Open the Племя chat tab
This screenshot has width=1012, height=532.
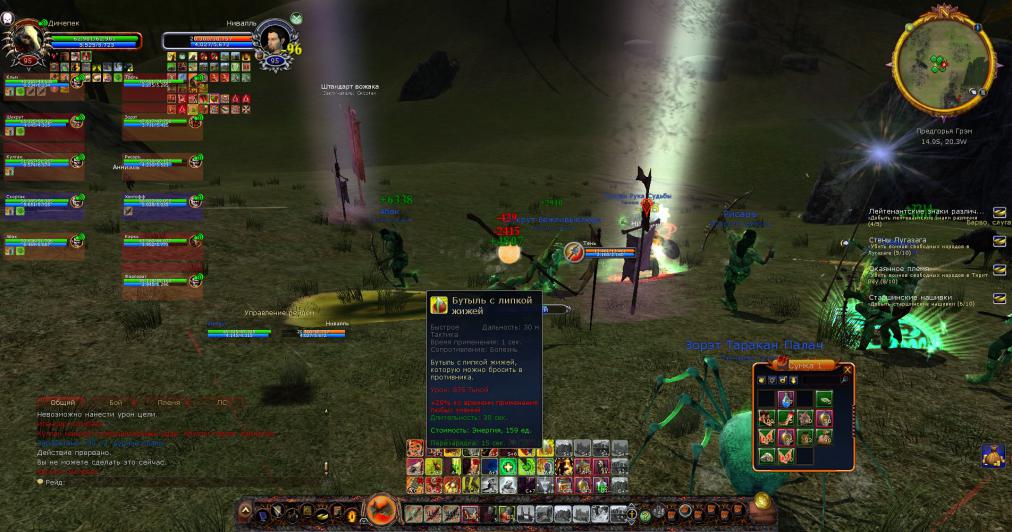pos(169,401)
